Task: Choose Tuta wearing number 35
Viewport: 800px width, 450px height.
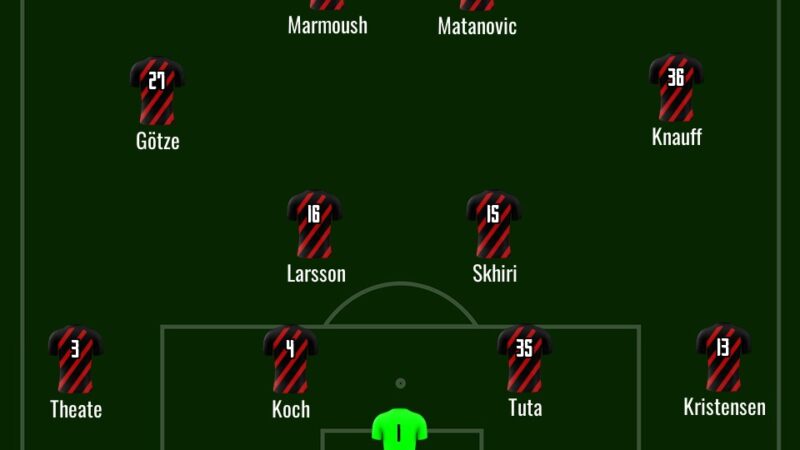Action: [525, 358]
